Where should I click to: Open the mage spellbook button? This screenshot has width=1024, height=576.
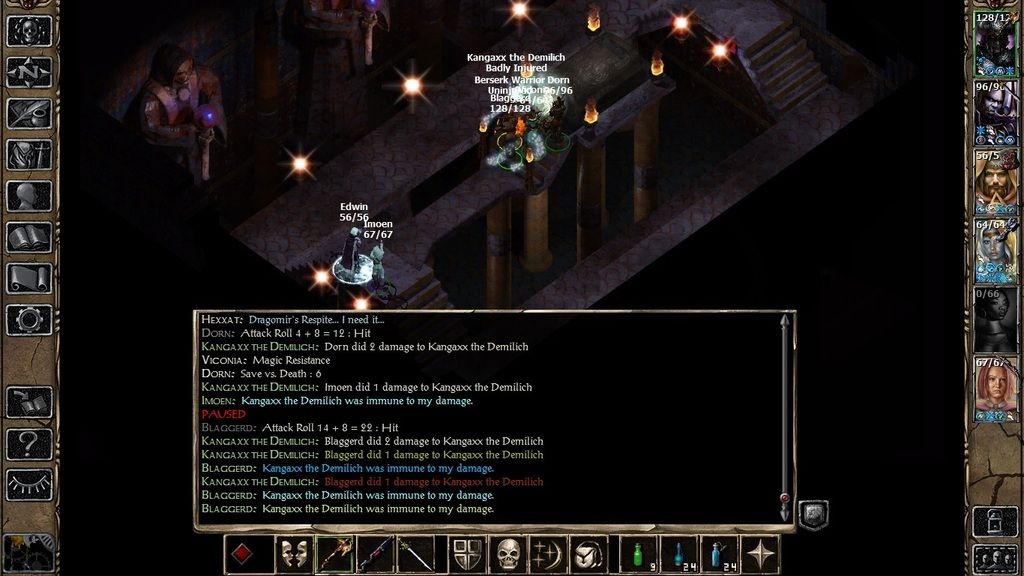coord(29,237)
